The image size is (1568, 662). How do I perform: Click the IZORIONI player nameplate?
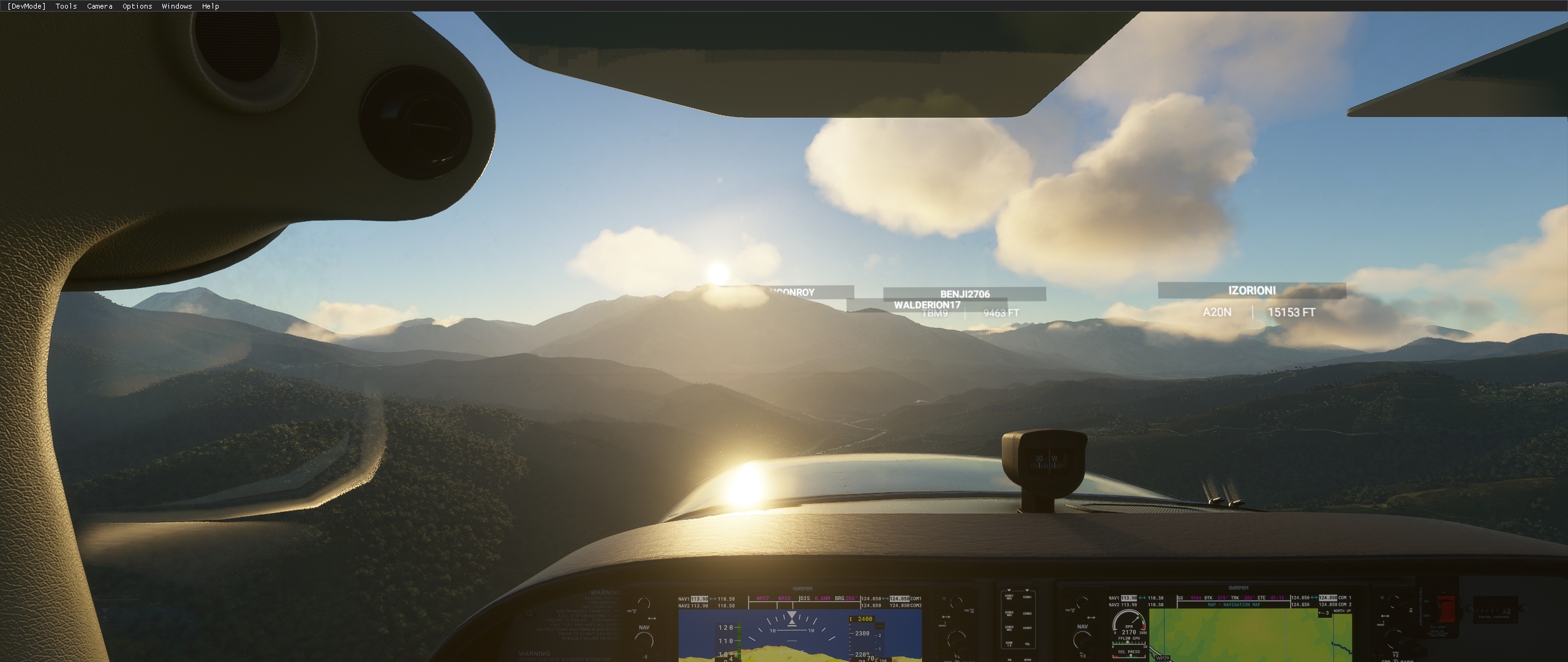pos(1252,291)
